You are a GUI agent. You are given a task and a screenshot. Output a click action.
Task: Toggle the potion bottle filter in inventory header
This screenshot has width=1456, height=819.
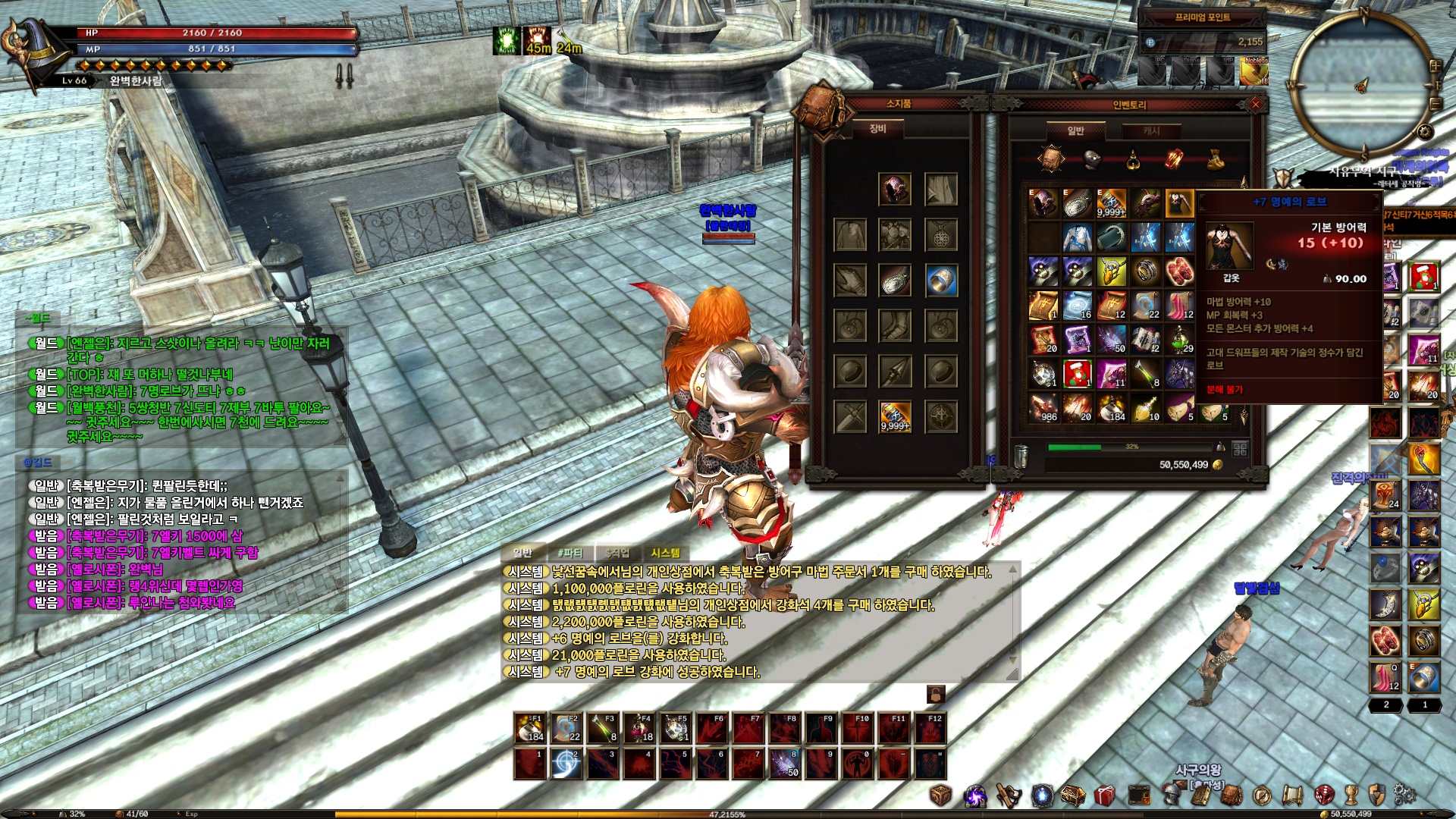pyautogui.click(x=1133, y=159)
